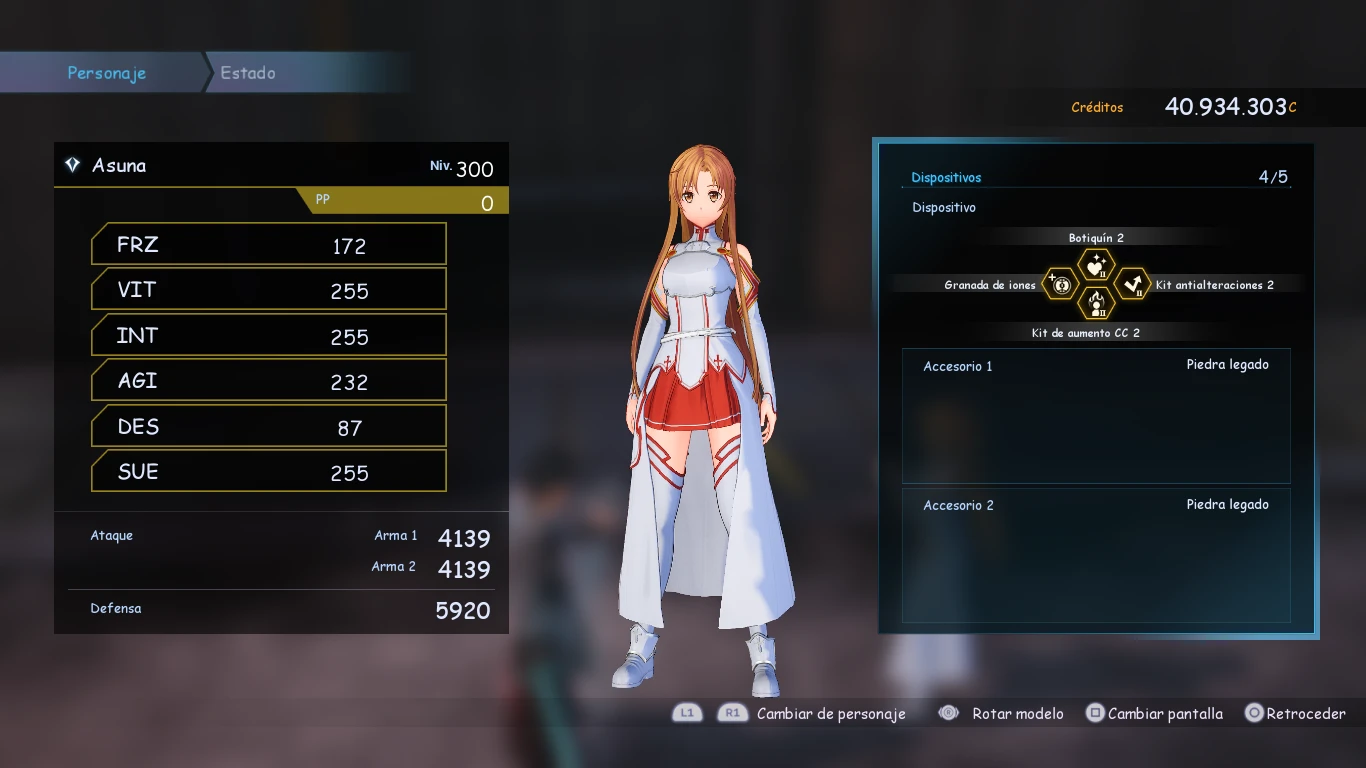Click the AGI stat row
The image size is (1366, 768).
(x=268, y=381)
